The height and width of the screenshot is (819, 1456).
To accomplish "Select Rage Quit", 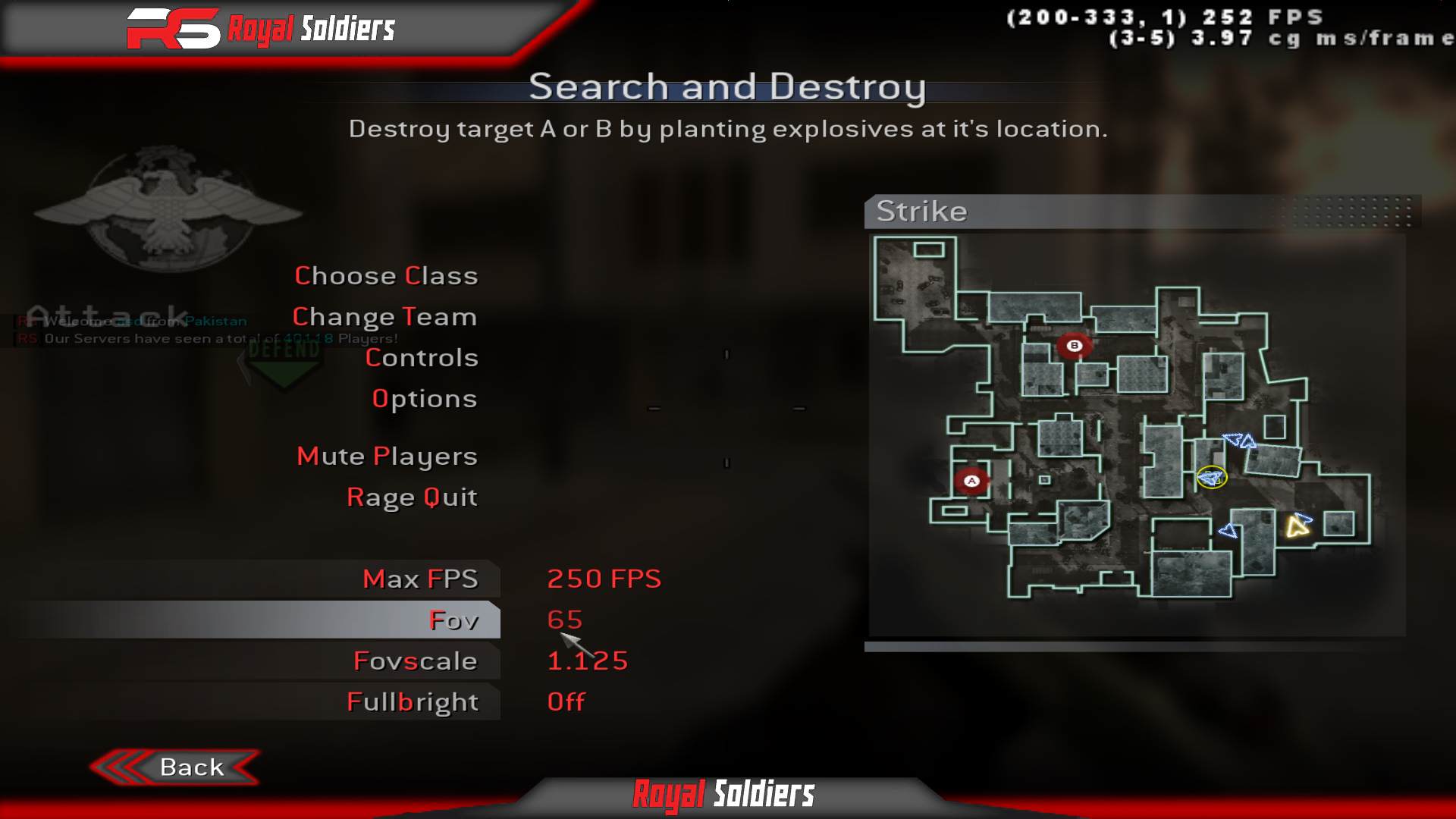I will (x=411, y=497).
